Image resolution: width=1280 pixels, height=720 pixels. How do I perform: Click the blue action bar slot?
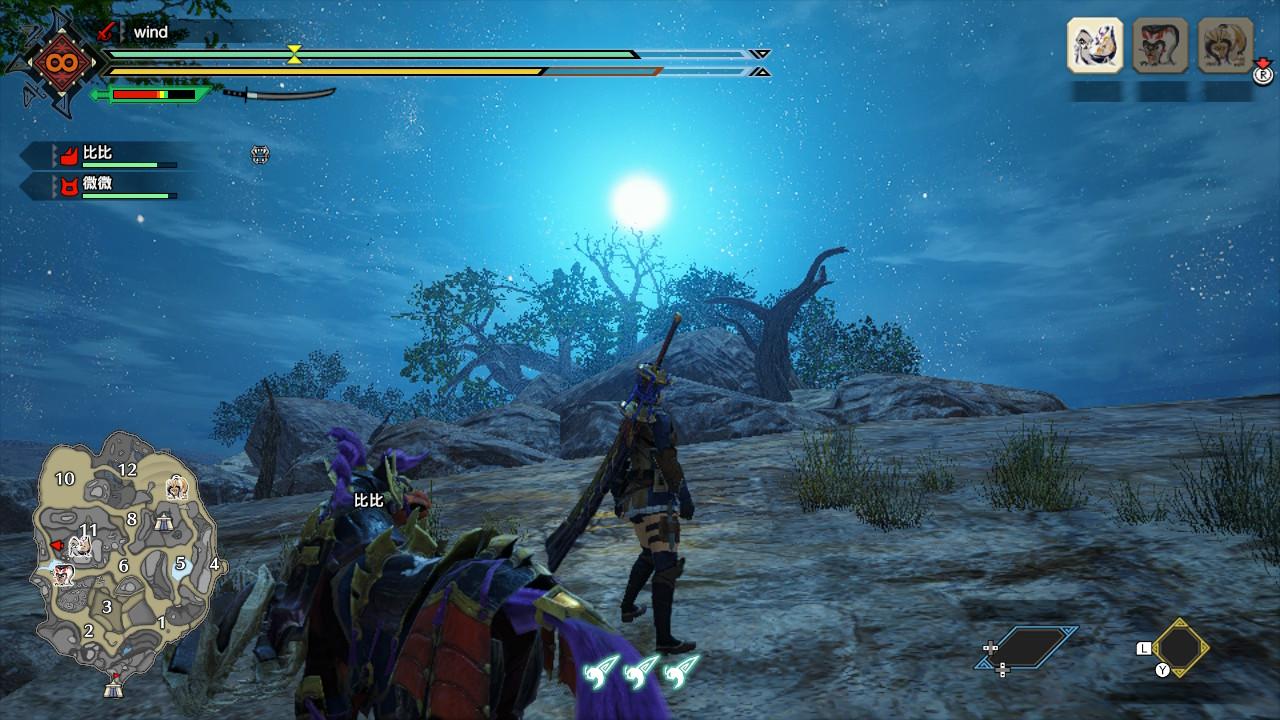coord(1027,647)
